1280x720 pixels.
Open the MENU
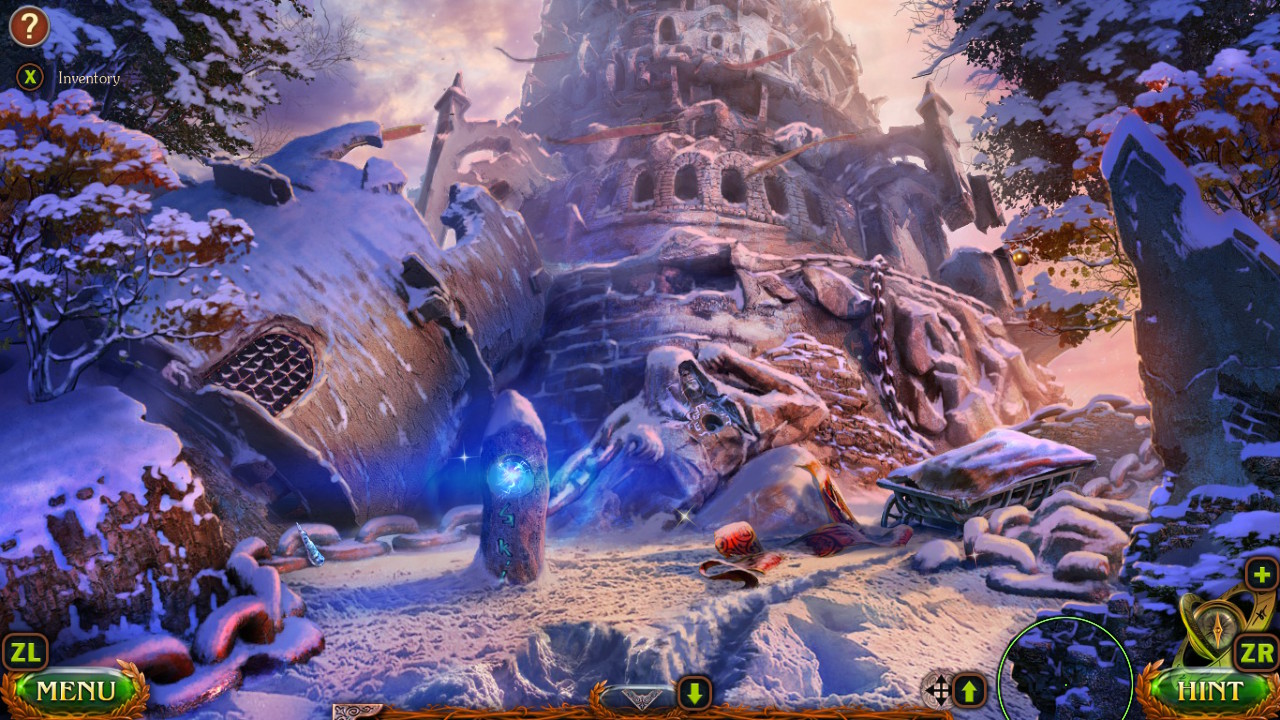point(78,689)
